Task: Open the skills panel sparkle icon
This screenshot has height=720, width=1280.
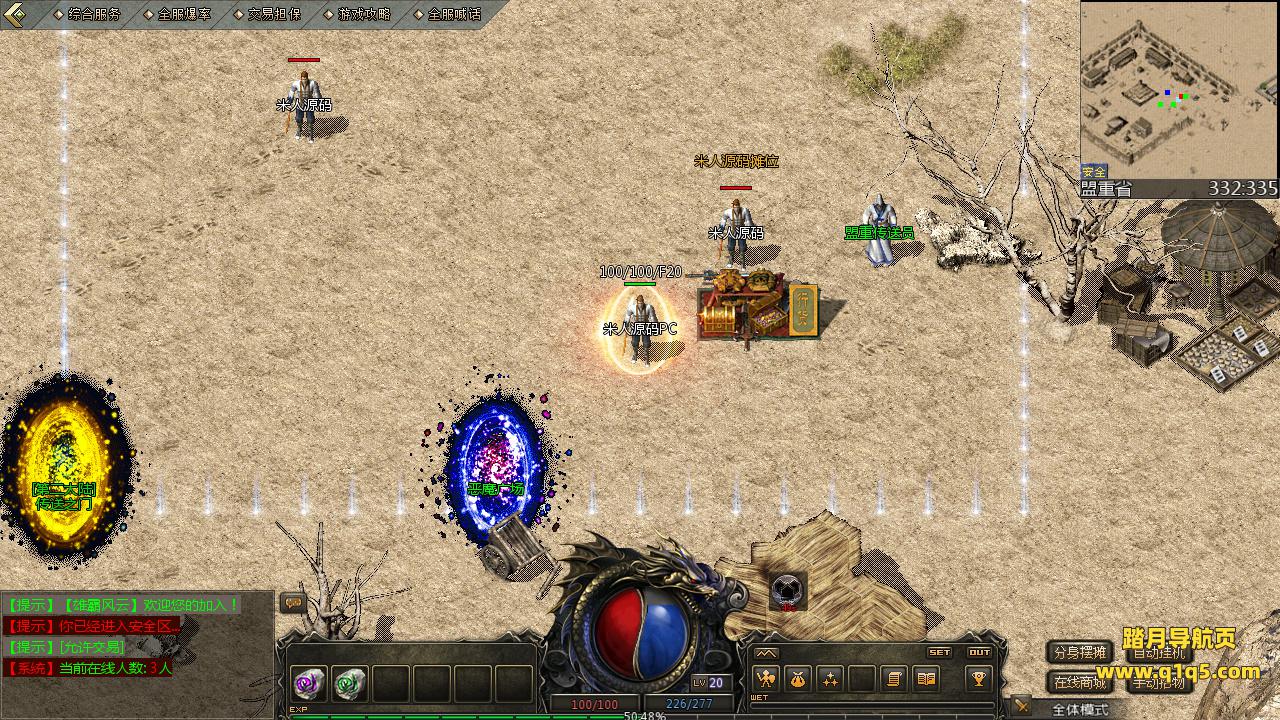Action: (x=830, y=679)
